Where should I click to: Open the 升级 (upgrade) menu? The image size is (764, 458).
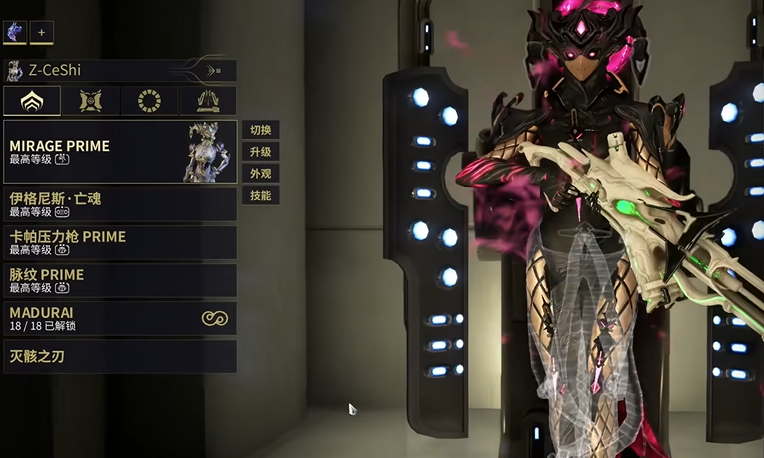(x=260, y=152)
